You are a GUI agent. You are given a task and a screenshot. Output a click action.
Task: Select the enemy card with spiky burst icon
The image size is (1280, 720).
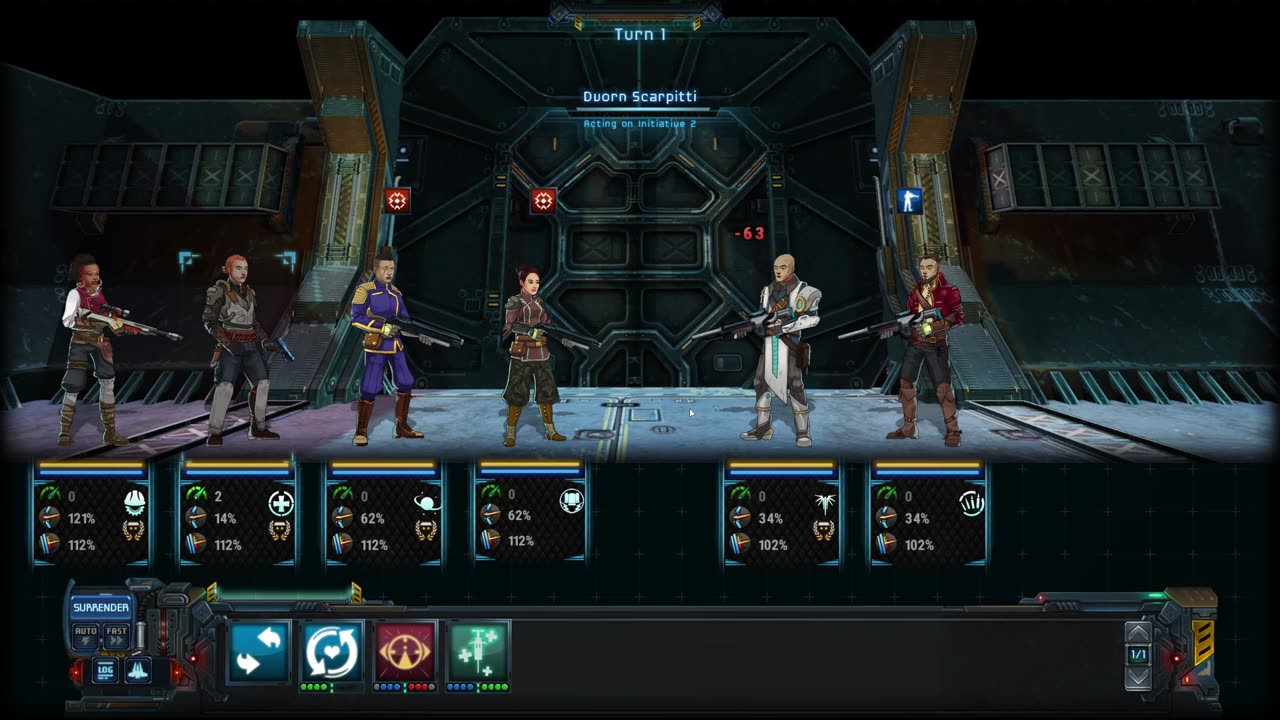(781, 512)
